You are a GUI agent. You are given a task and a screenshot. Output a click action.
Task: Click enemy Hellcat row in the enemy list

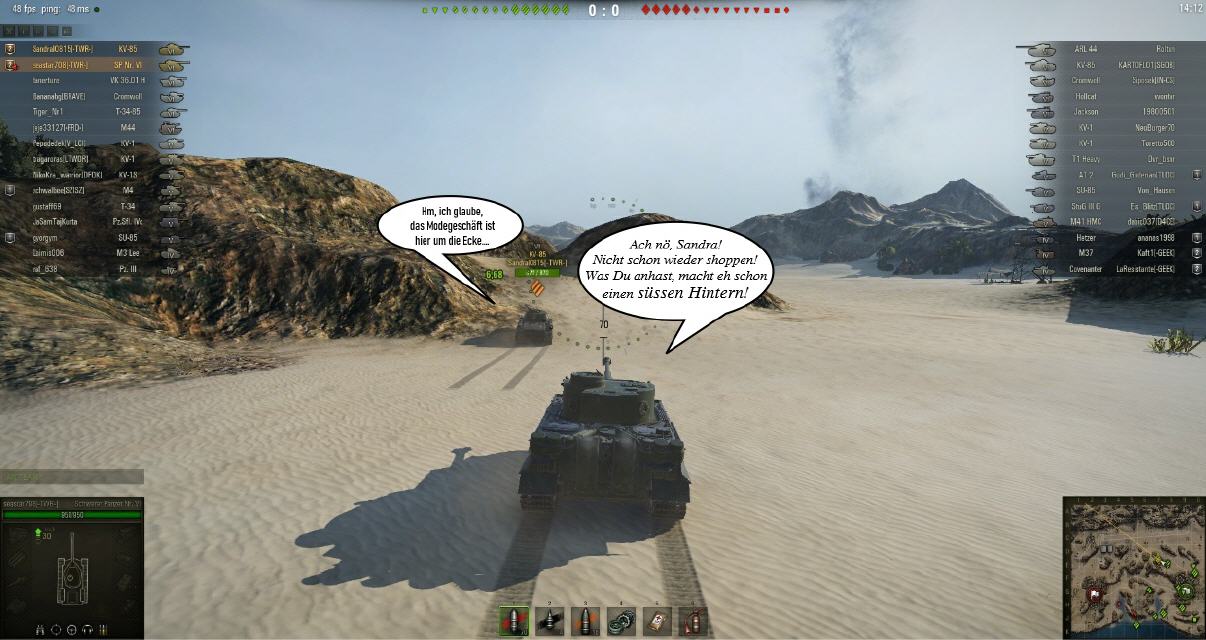1110,96
